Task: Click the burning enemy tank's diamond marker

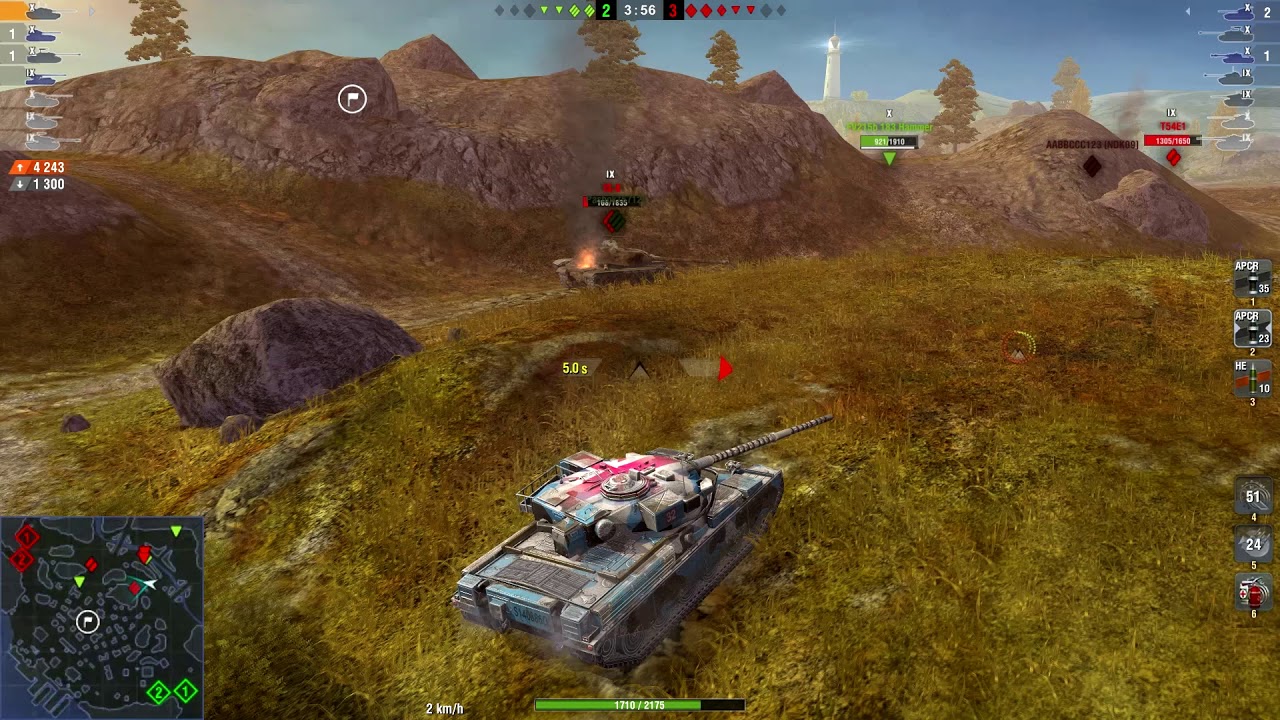Action: tap(612, 223)
